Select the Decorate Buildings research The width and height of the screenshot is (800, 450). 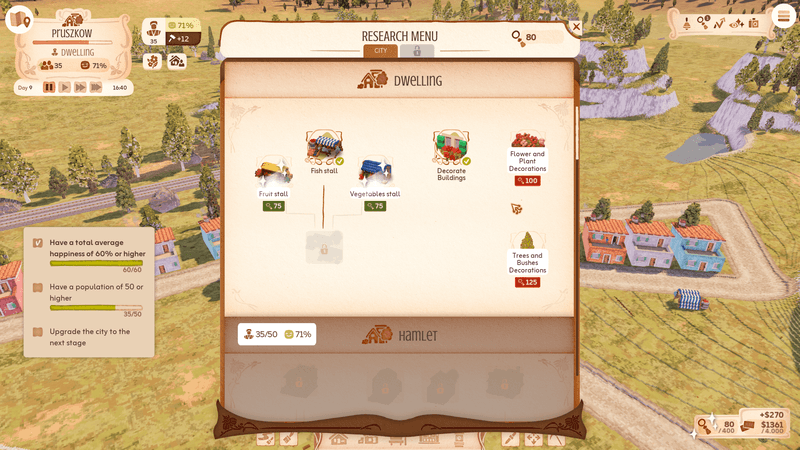click(x=451, y=150)
